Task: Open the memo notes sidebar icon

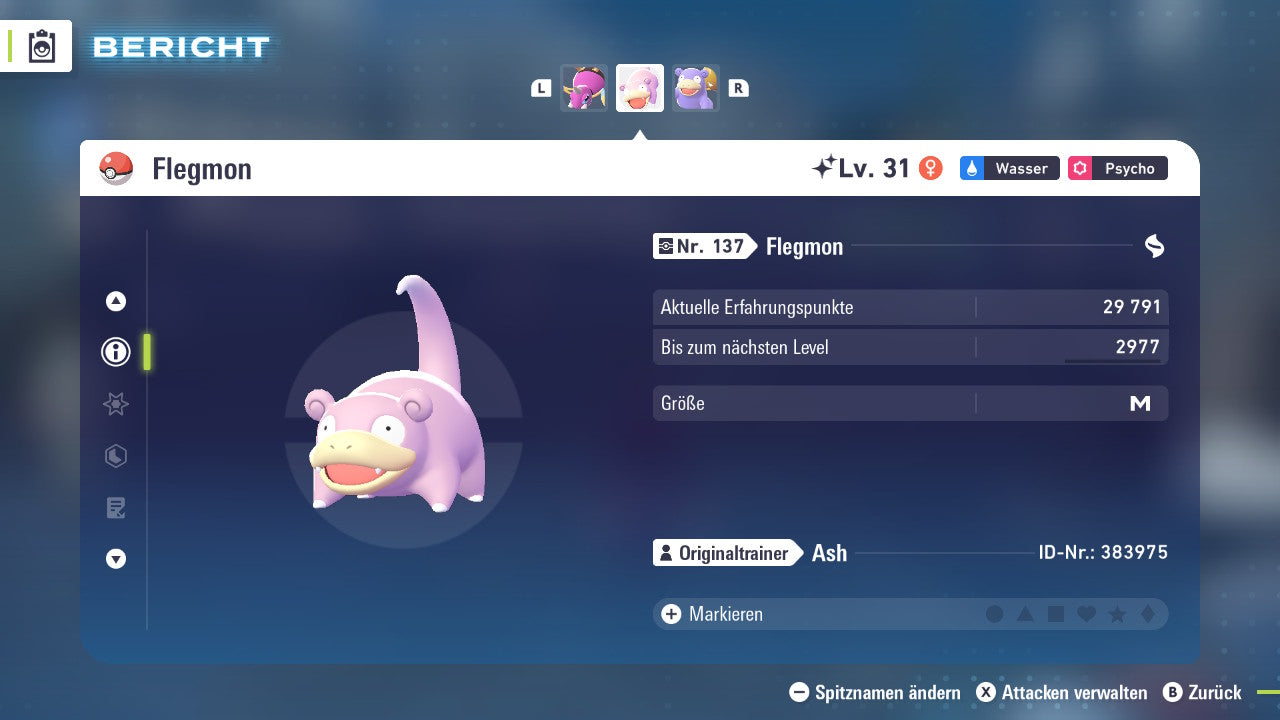Action: tap(115, 508)
